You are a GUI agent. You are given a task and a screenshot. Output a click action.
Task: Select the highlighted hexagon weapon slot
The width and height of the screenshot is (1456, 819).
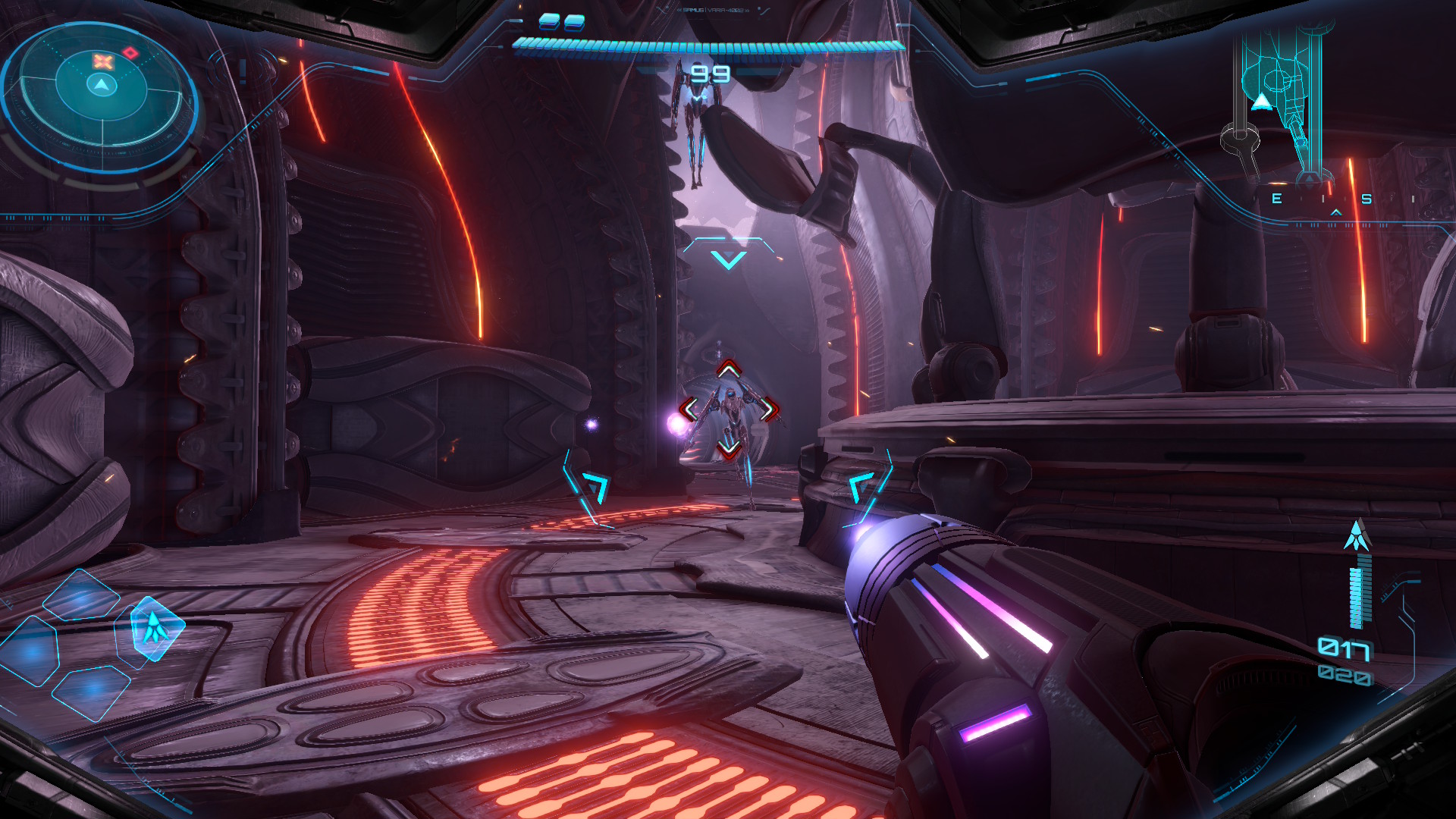click(x=155, y=628)
